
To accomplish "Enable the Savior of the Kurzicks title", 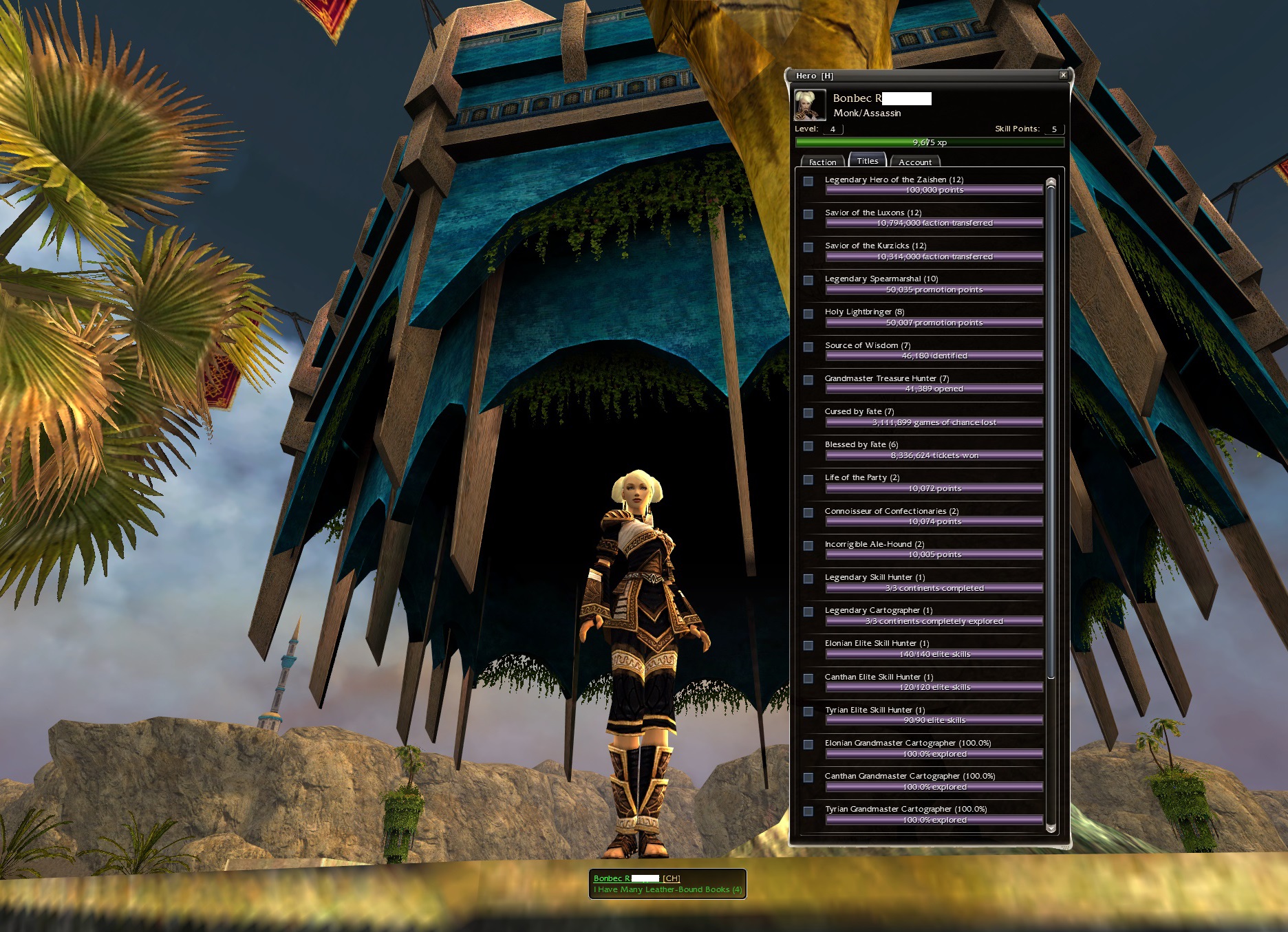I will [x=808, y=247].
